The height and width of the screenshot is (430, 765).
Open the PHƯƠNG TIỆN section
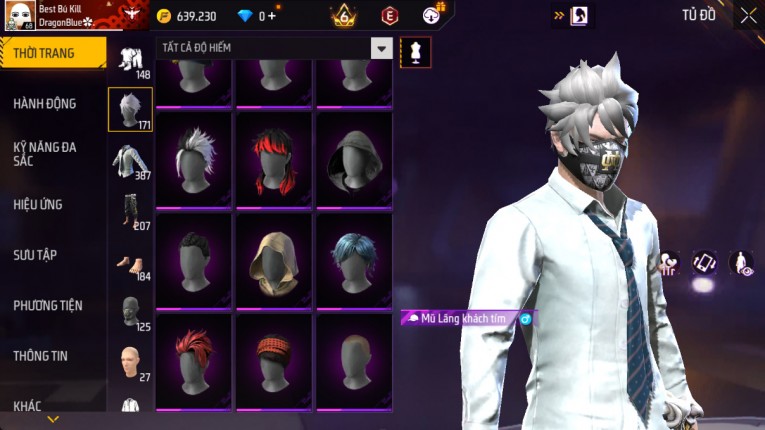[48, 305]
